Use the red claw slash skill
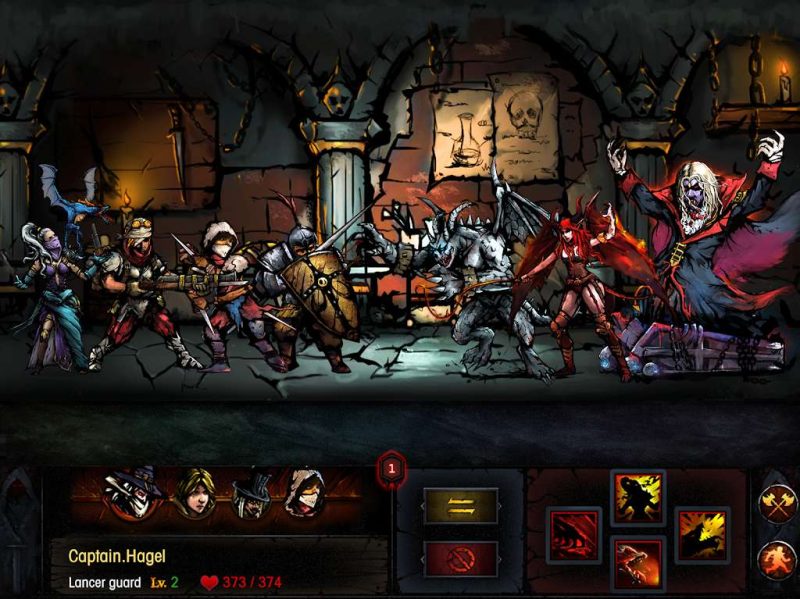This screenshot has width=800, height=599. coord(574,535)
